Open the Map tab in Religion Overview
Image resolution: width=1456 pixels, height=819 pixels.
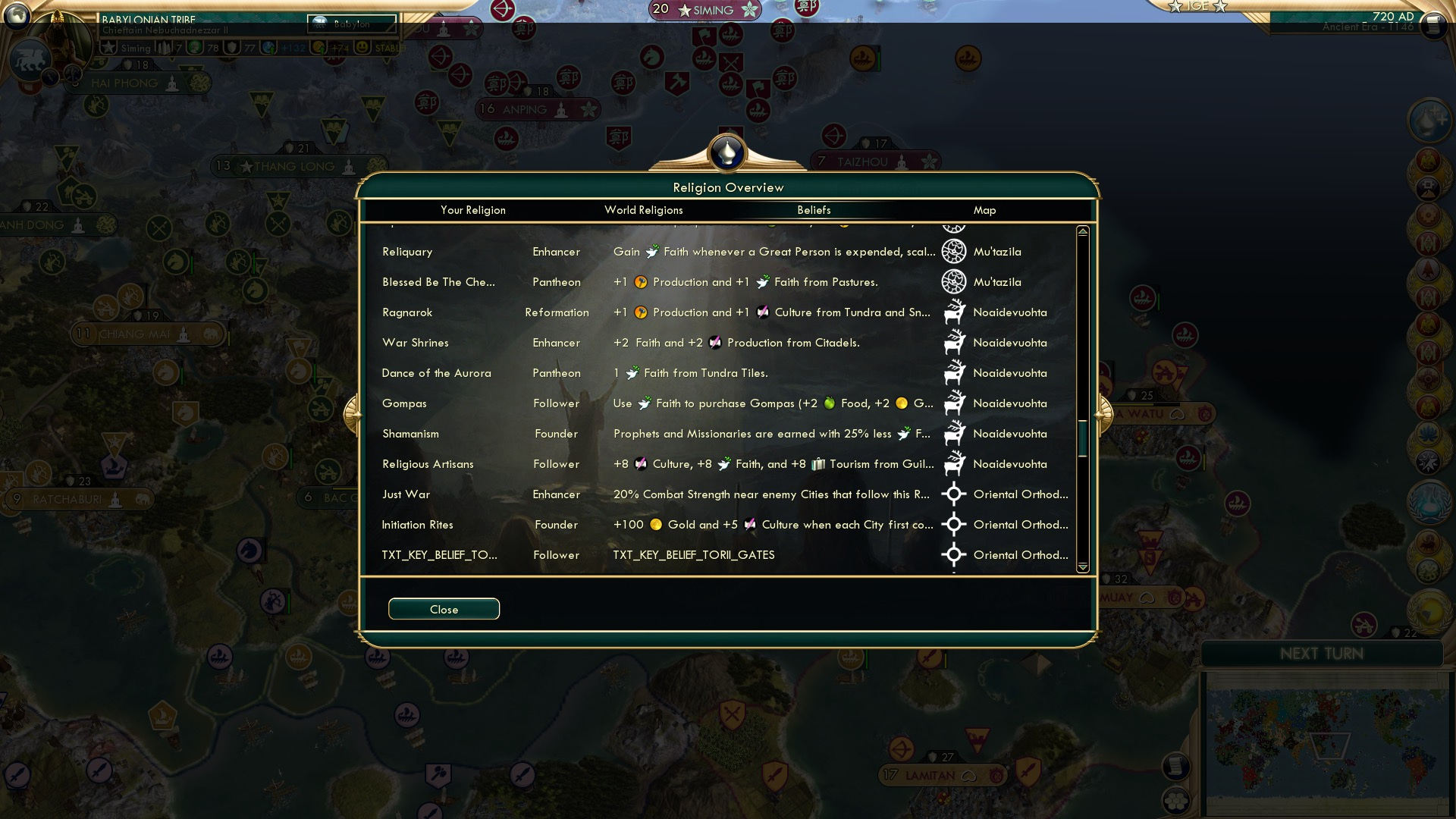(x=984, y=210)
